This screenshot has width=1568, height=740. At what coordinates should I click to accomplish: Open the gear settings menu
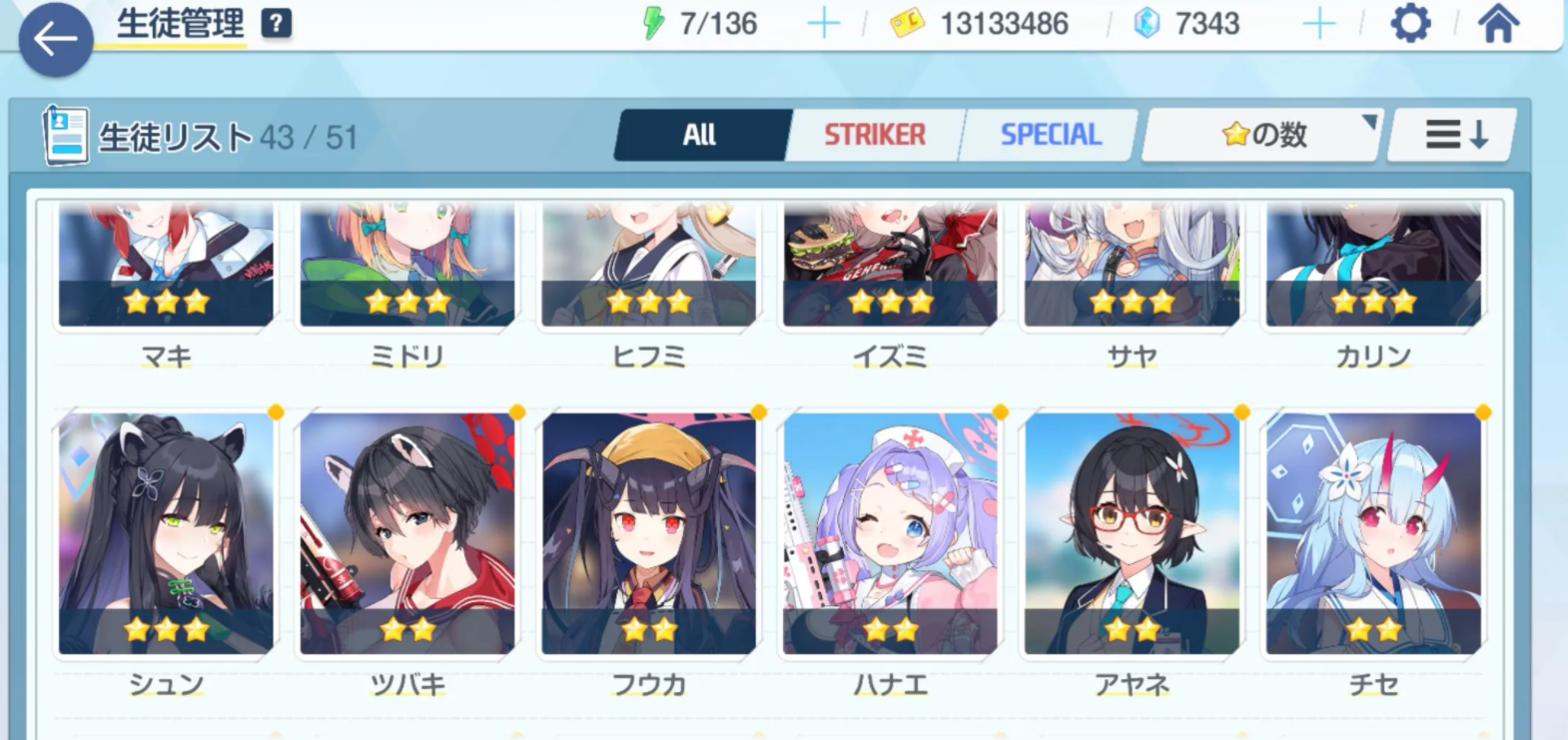1410,23
